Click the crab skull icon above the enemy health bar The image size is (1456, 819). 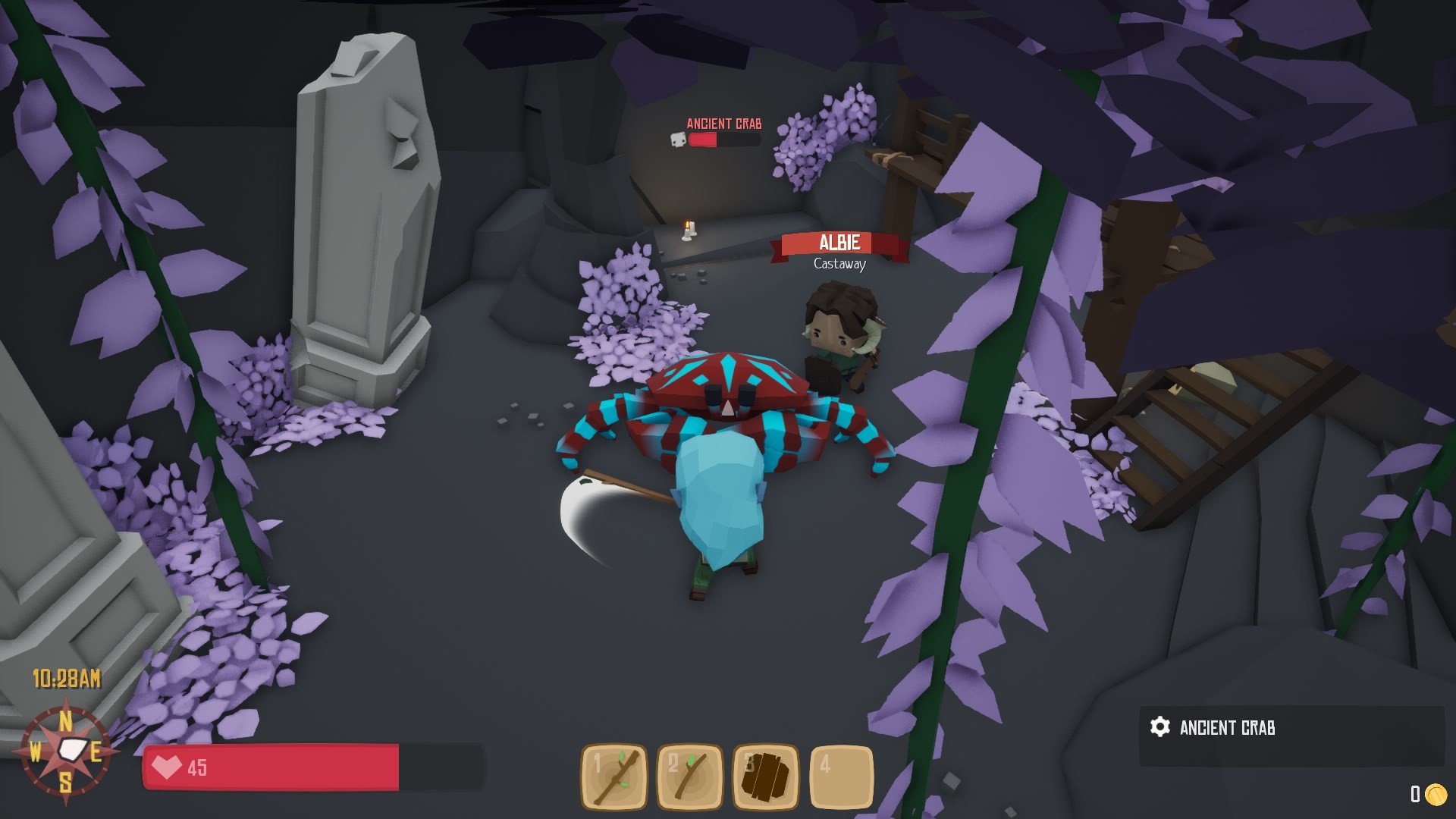tap(677, 140)
